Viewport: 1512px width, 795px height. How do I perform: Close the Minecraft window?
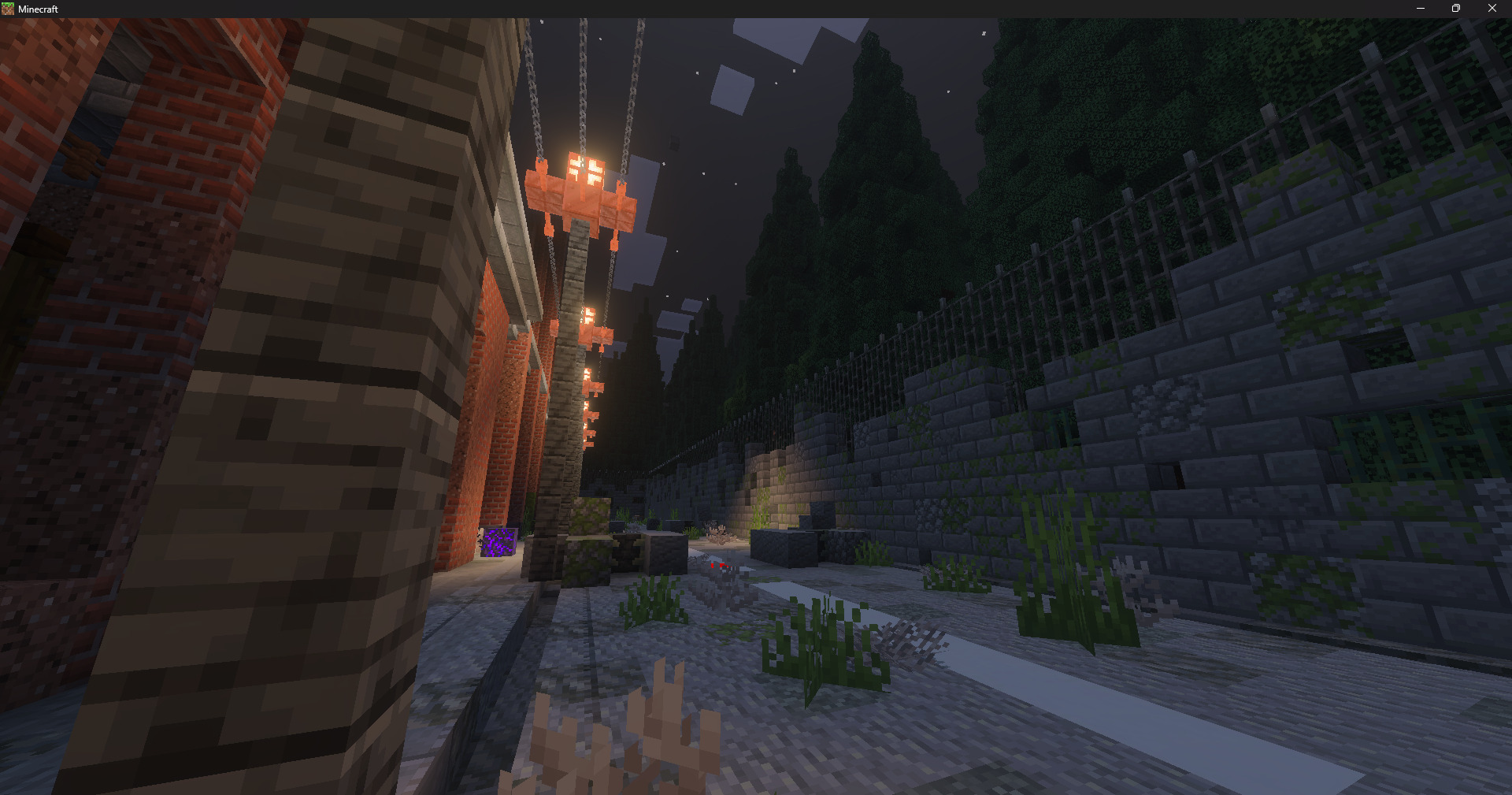pos(1492,9)
